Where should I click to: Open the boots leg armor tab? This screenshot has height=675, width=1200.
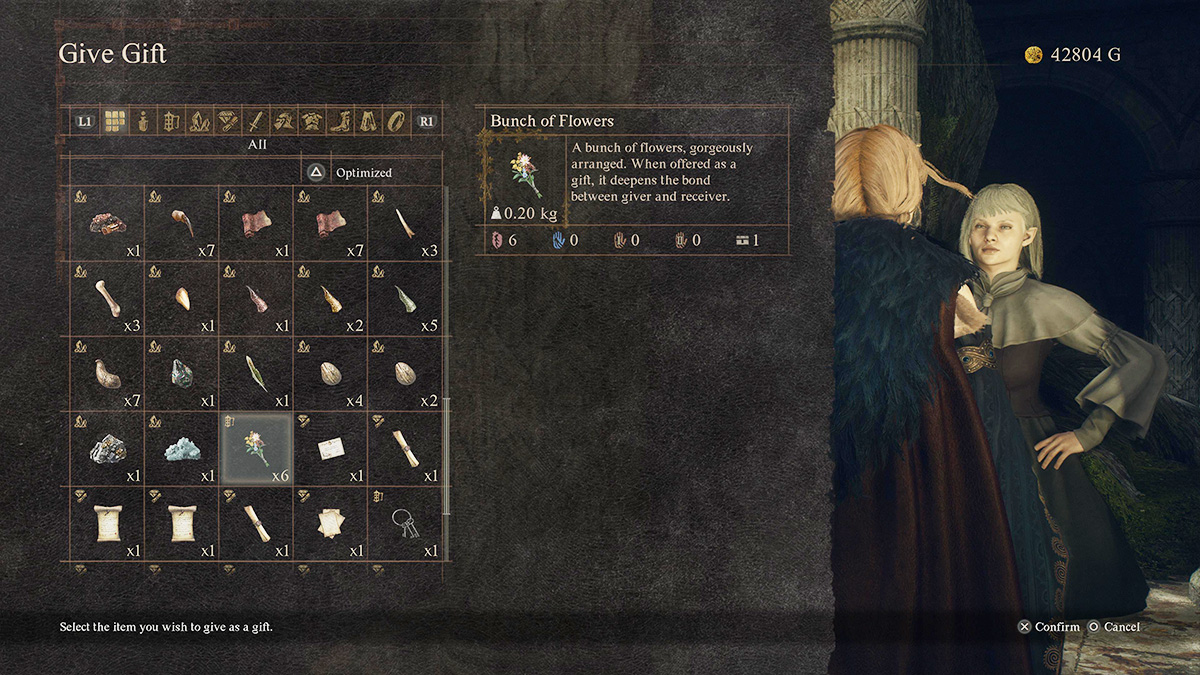pyautogui.click(x=341, y=121)
